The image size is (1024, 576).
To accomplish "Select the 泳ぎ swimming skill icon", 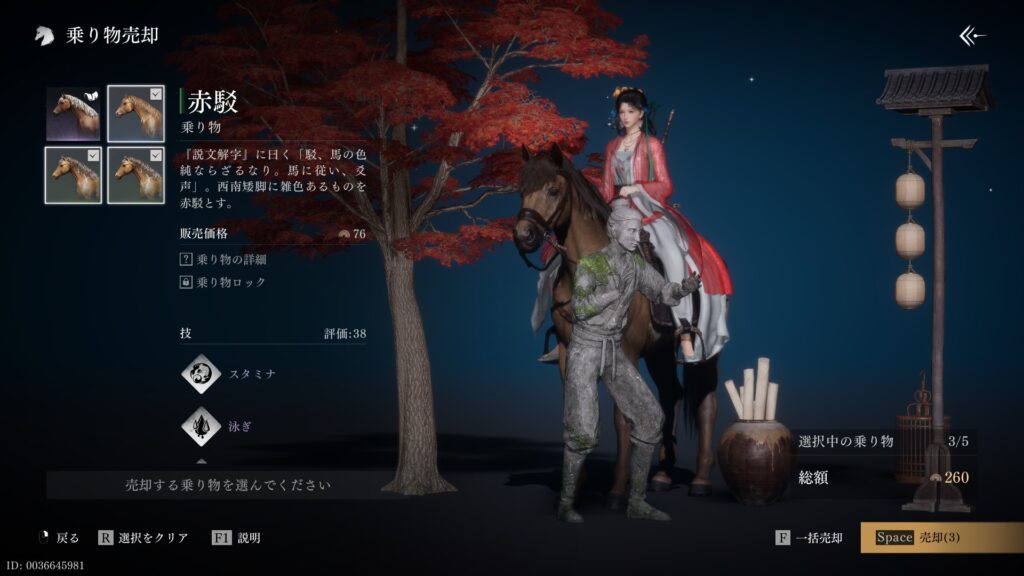I will pos(201,426).
